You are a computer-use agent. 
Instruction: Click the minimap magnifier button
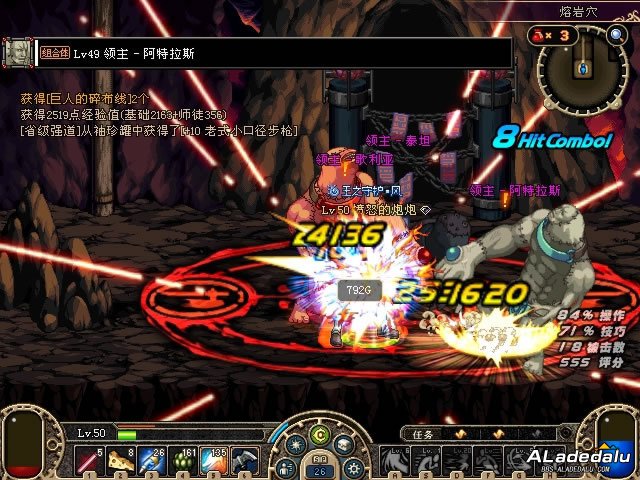(616, 35)
